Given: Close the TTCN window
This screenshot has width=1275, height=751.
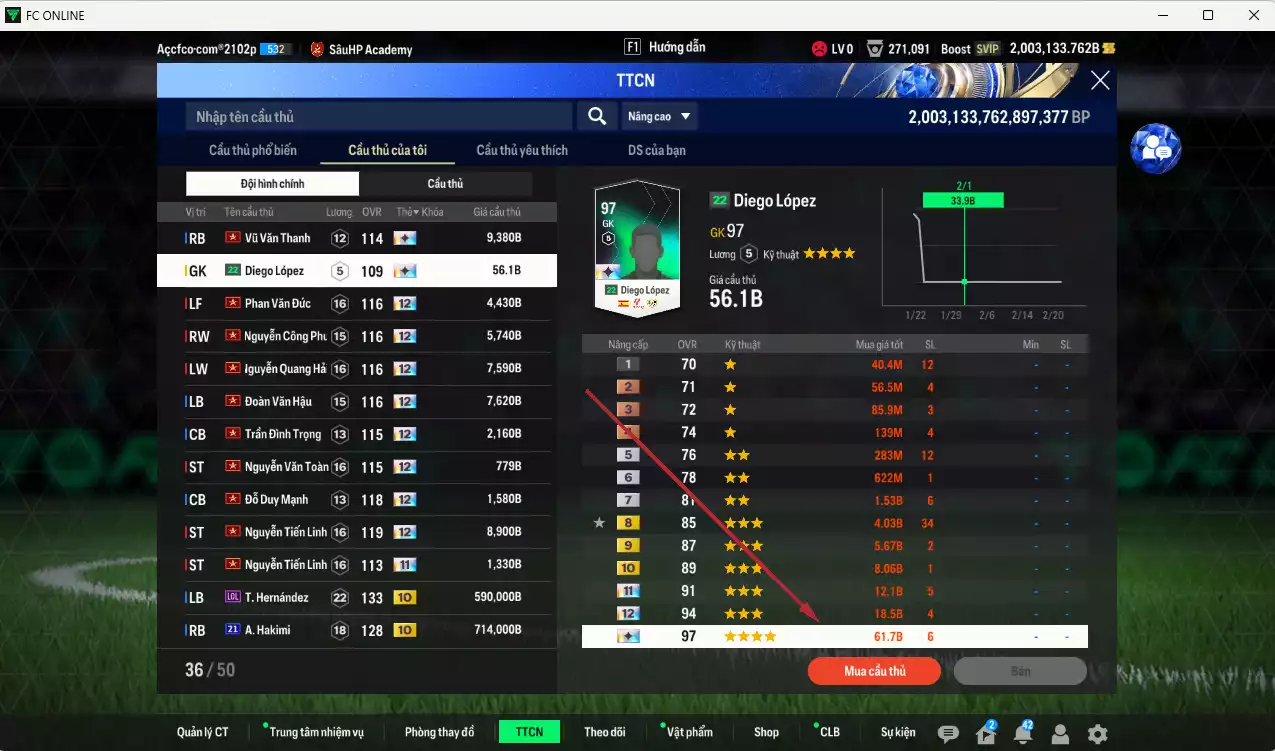Looking at the screenshot, I should [1099, 81].
